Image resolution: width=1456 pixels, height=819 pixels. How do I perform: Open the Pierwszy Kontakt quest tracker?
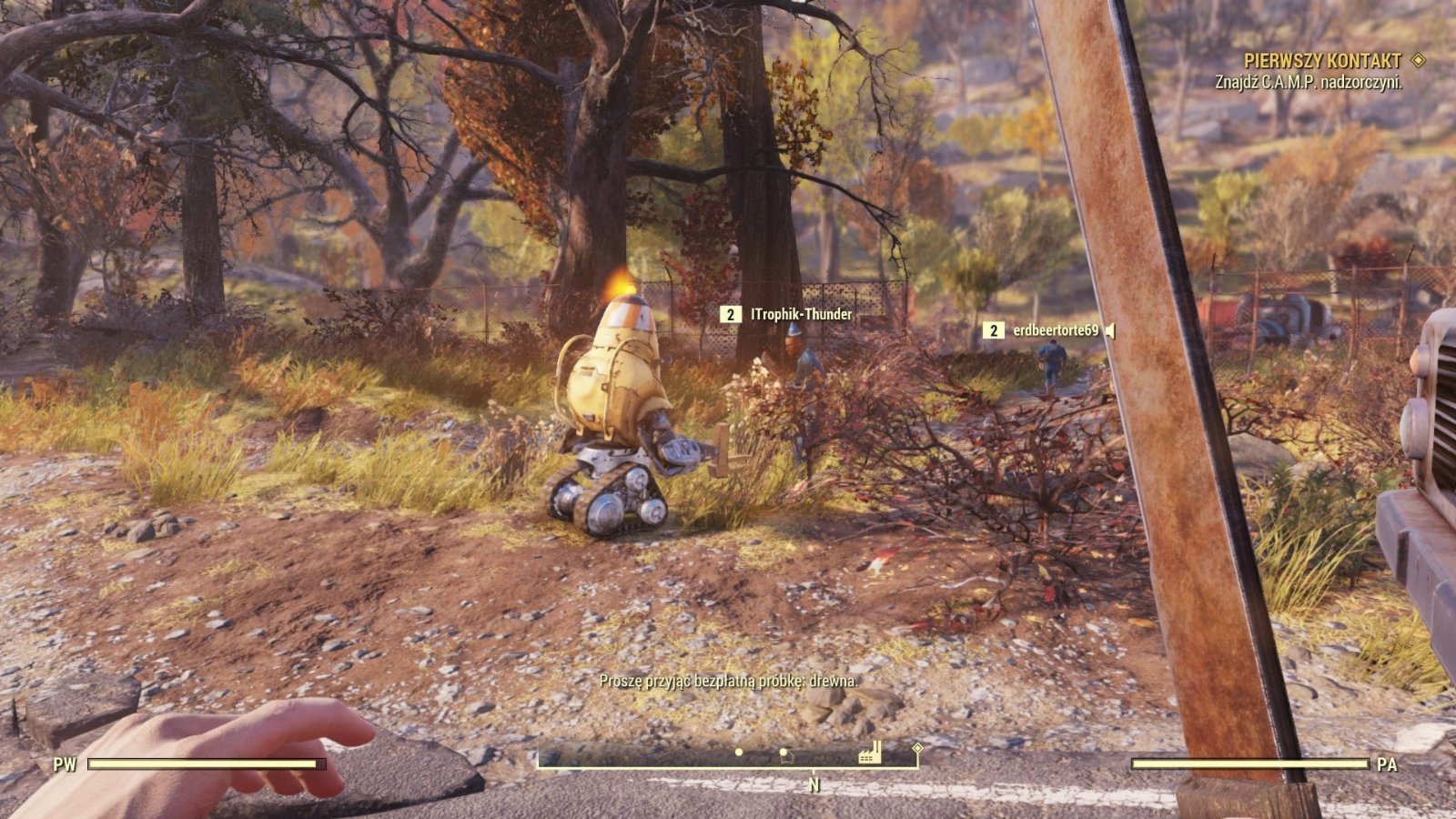(x=1322, y=61)
